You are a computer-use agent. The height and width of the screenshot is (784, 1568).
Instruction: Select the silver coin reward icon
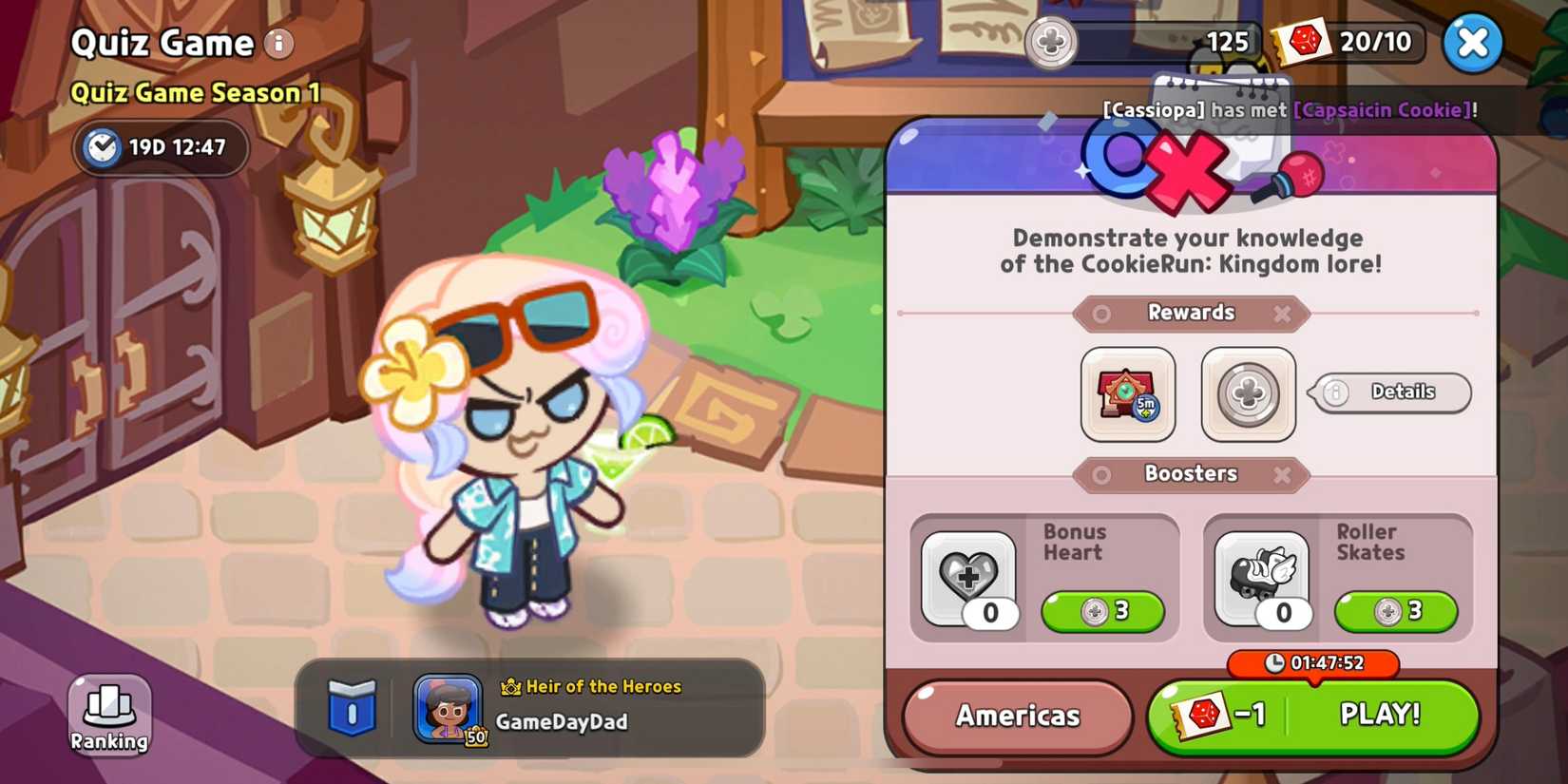coord(1247,393)
